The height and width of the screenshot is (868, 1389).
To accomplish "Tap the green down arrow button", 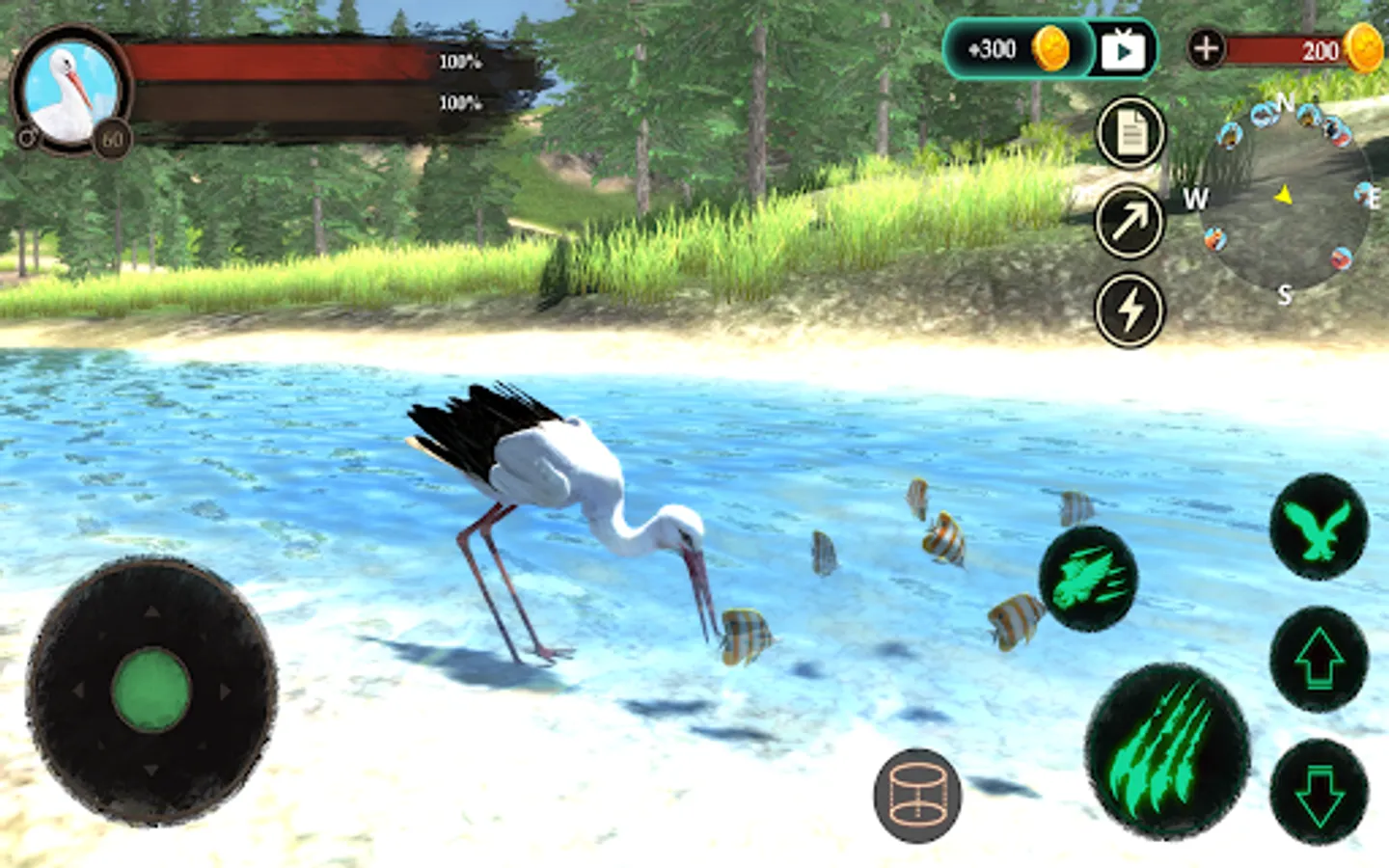I will 1319,791.
